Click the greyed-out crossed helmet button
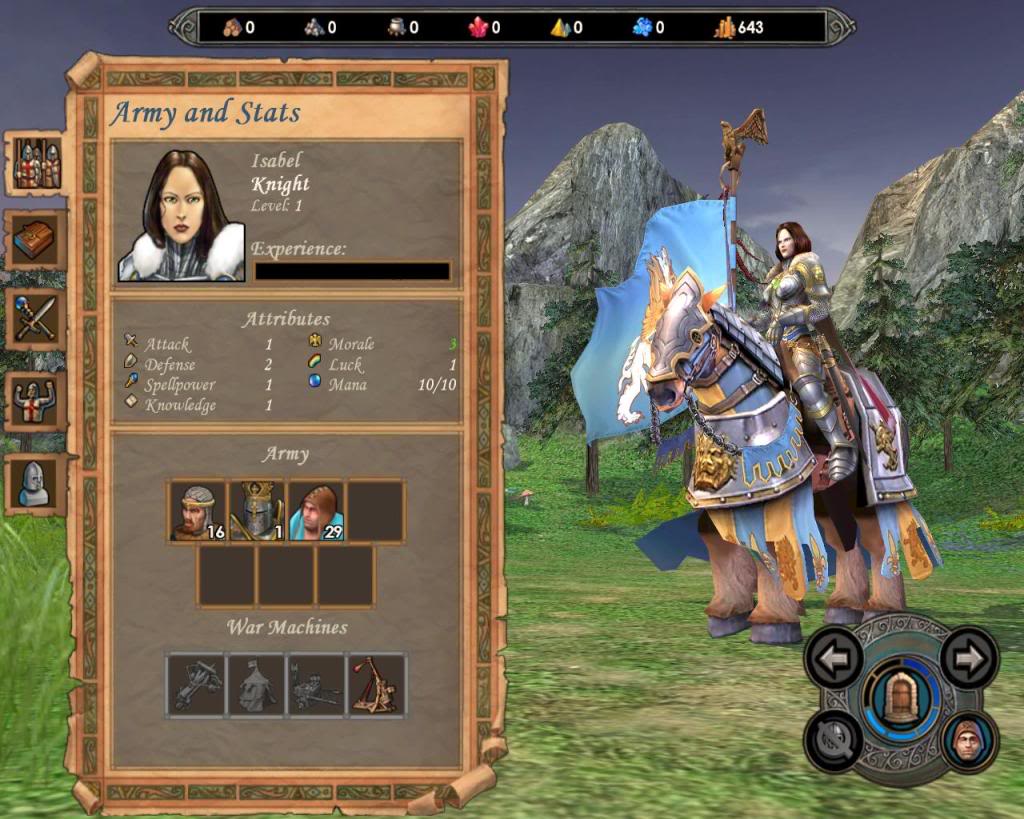This screenshot has height=819, width=1024. 833,741
